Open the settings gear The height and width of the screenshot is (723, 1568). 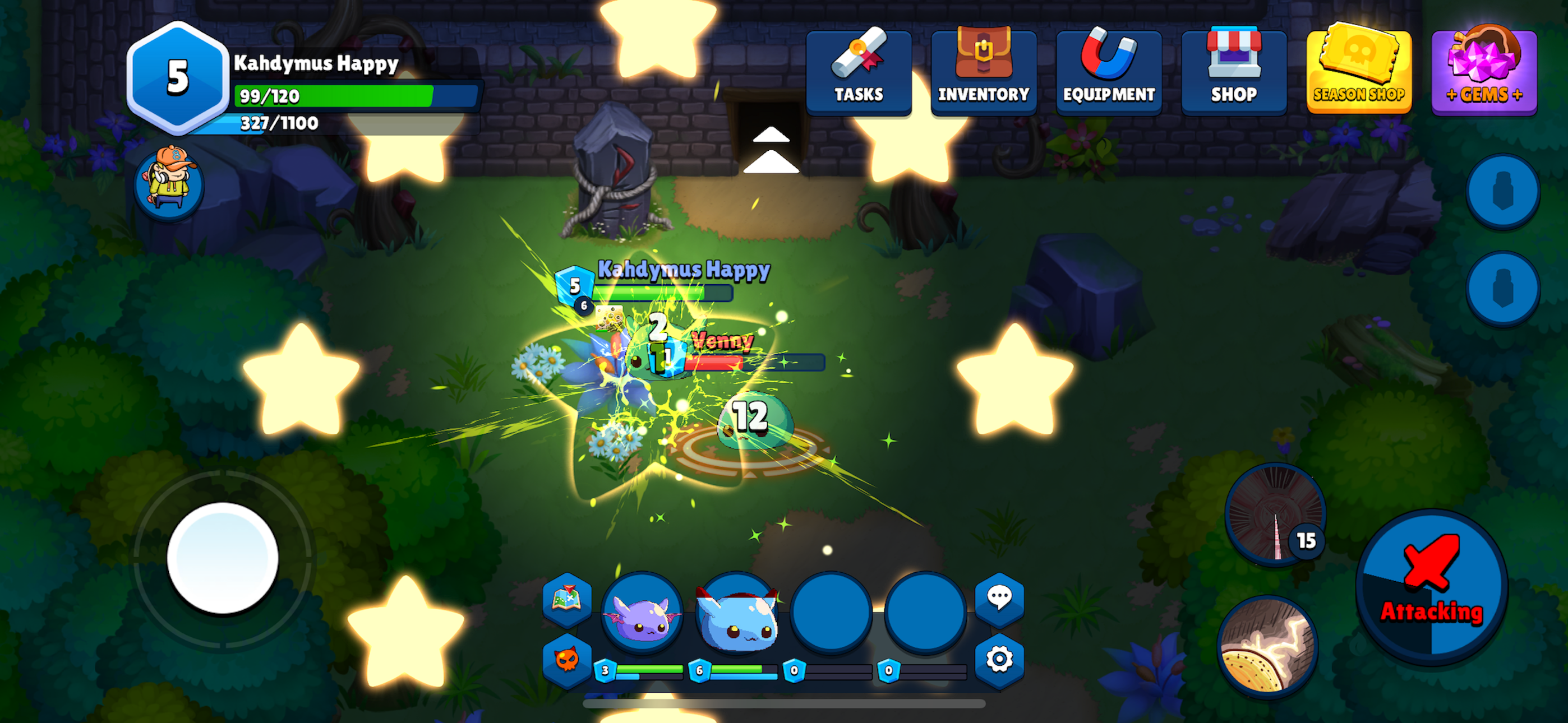1000,668
